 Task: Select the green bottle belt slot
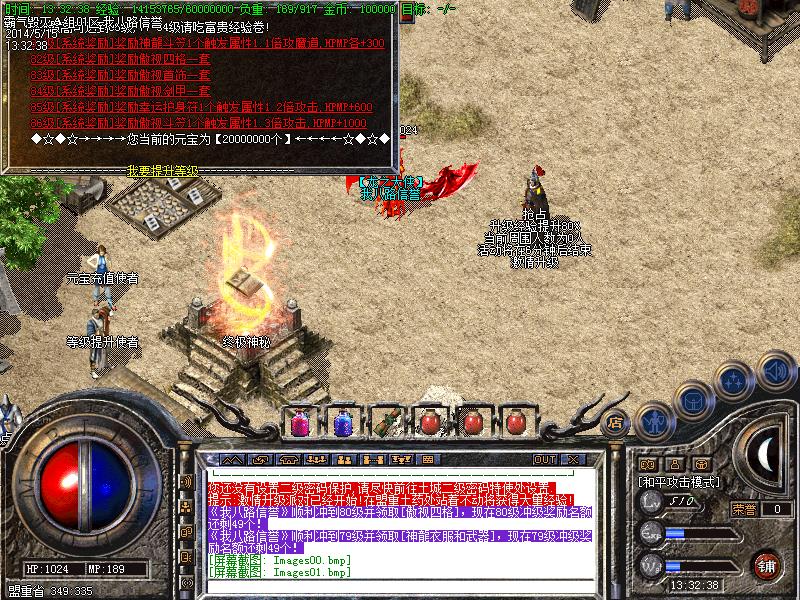click(x=384, y=423)
